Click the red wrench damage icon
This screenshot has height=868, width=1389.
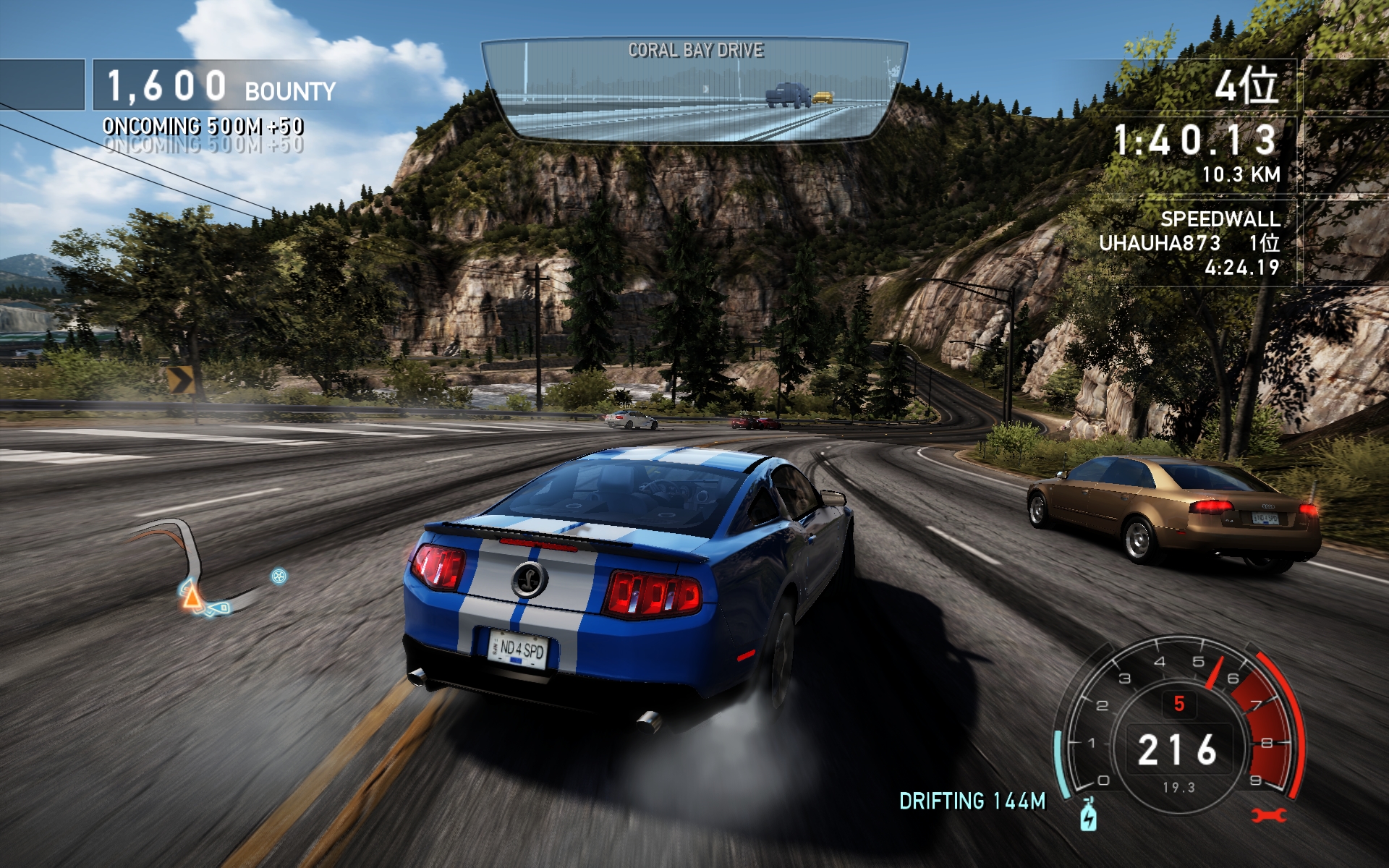1269,815
